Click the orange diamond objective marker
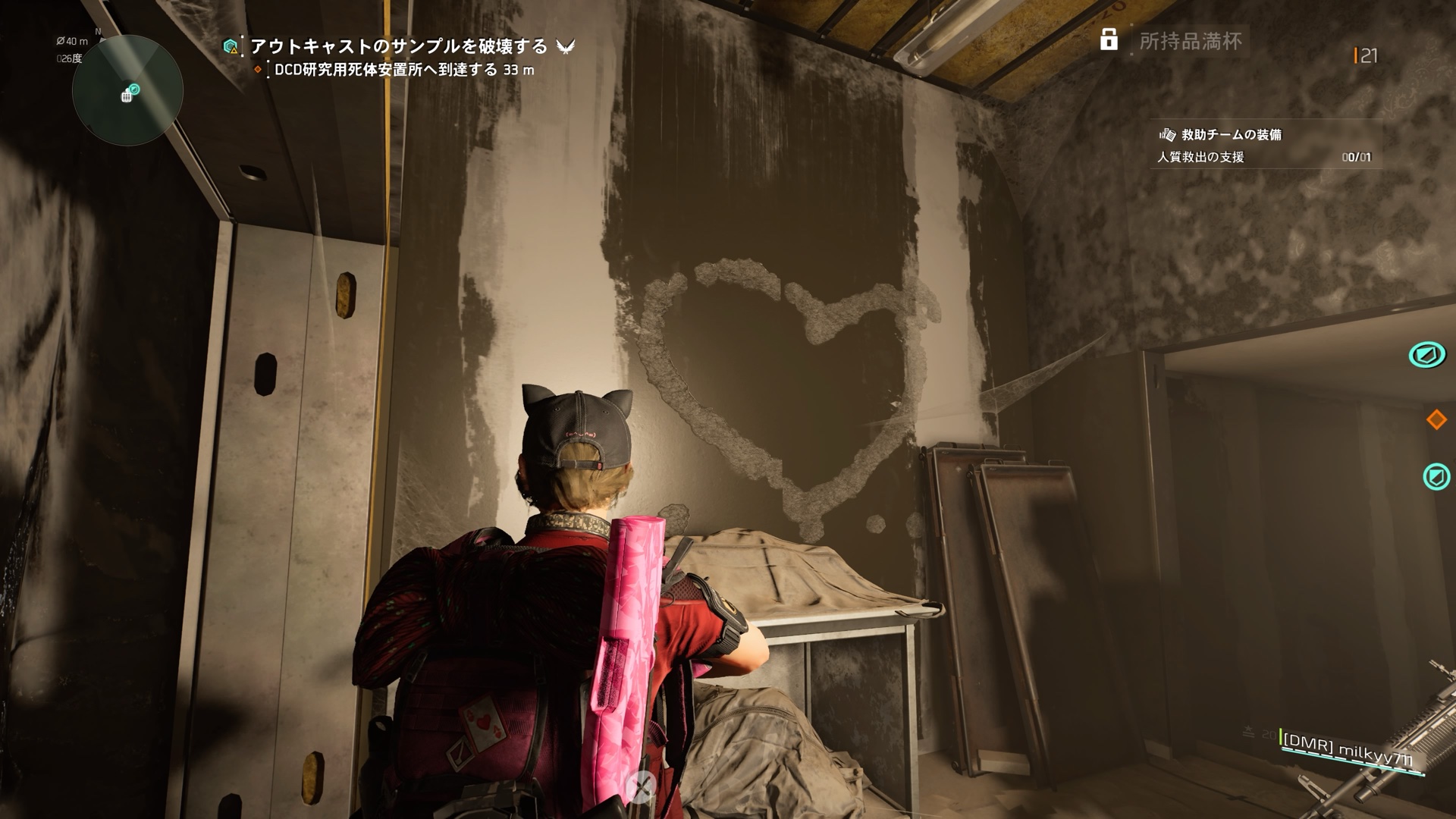This screenshot has height=819, width=1456. click(x=1436, y=419)
